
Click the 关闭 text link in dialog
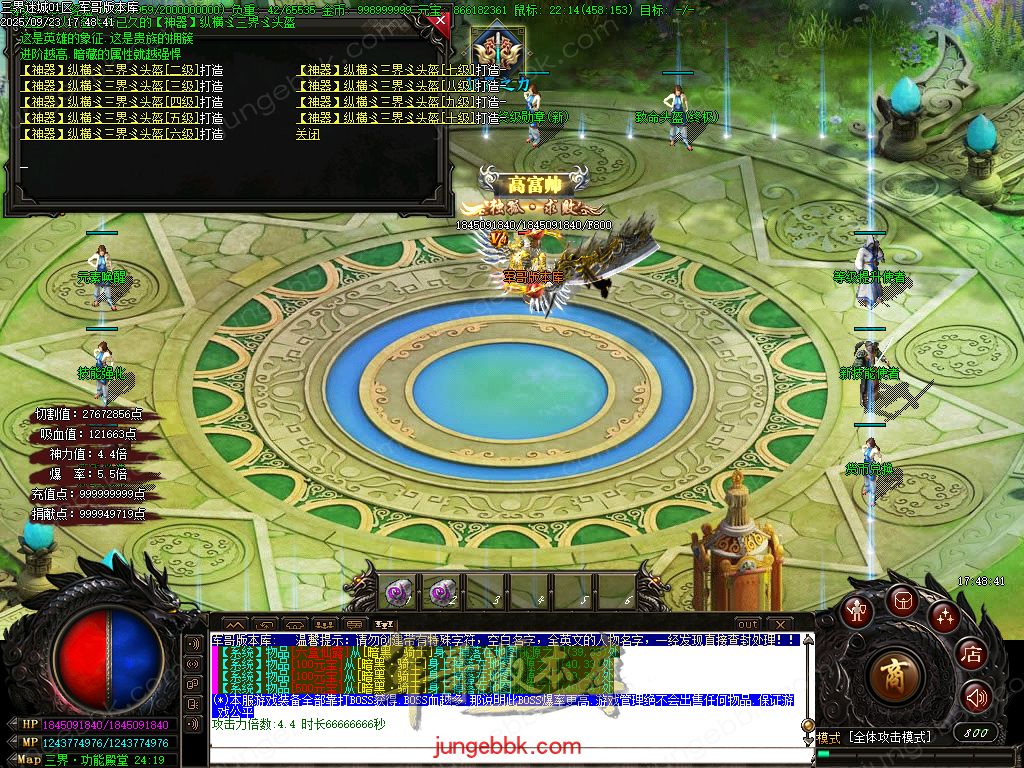[x=308, y=134]
